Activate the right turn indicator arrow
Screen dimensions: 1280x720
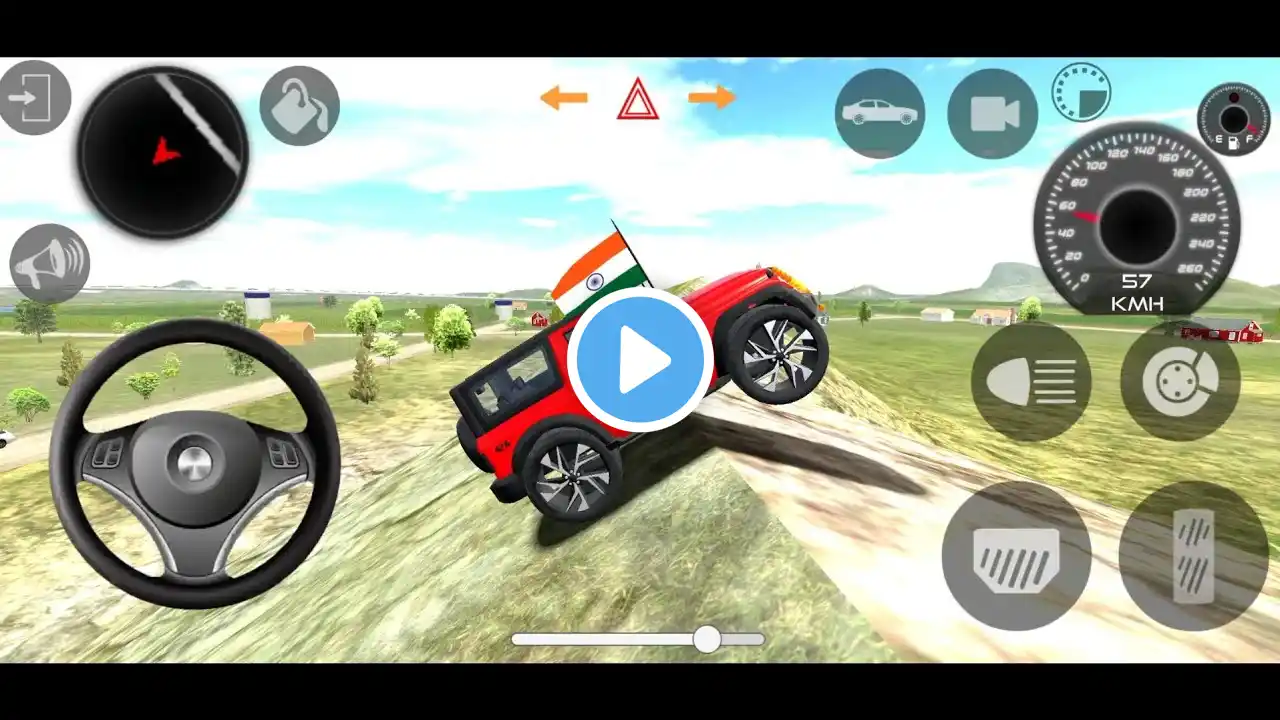pos(712,98)
